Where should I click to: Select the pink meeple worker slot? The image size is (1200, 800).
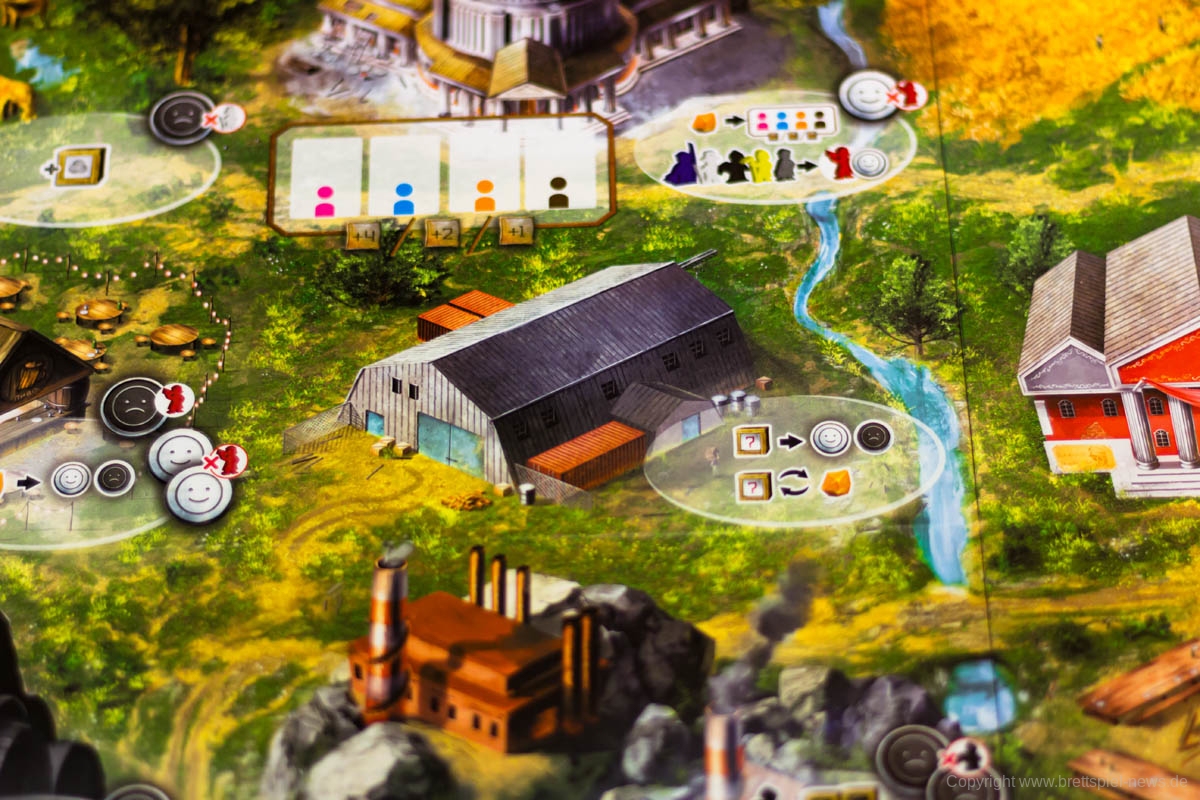(x=325, y=178)
